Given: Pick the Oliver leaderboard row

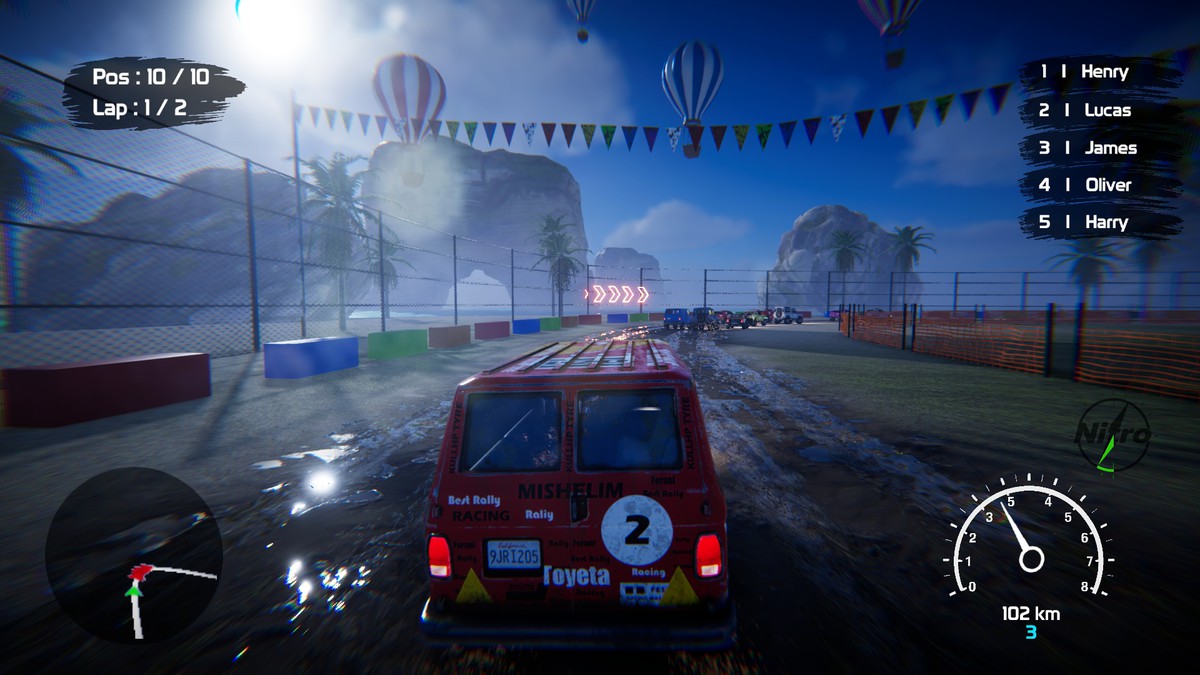Looking at the screenshot, I should pos(1086,185).
